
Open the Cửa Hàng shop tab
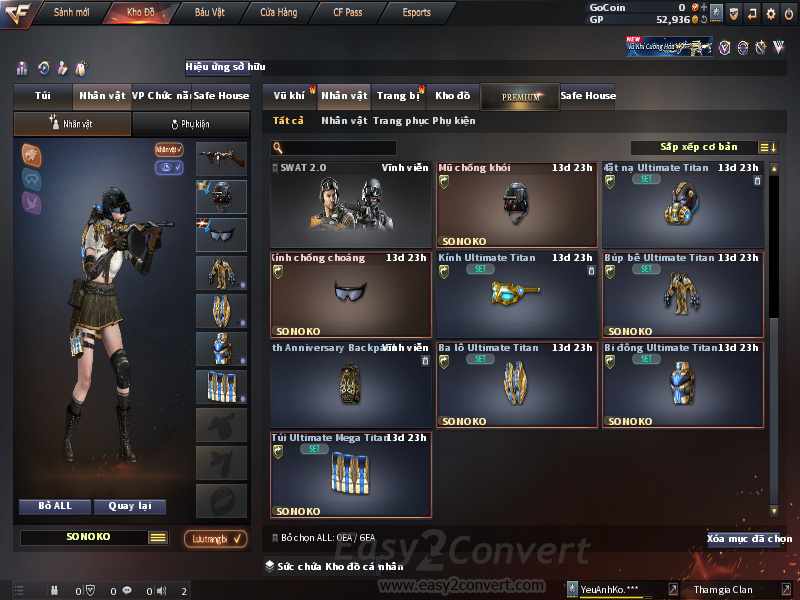[278, 13]
